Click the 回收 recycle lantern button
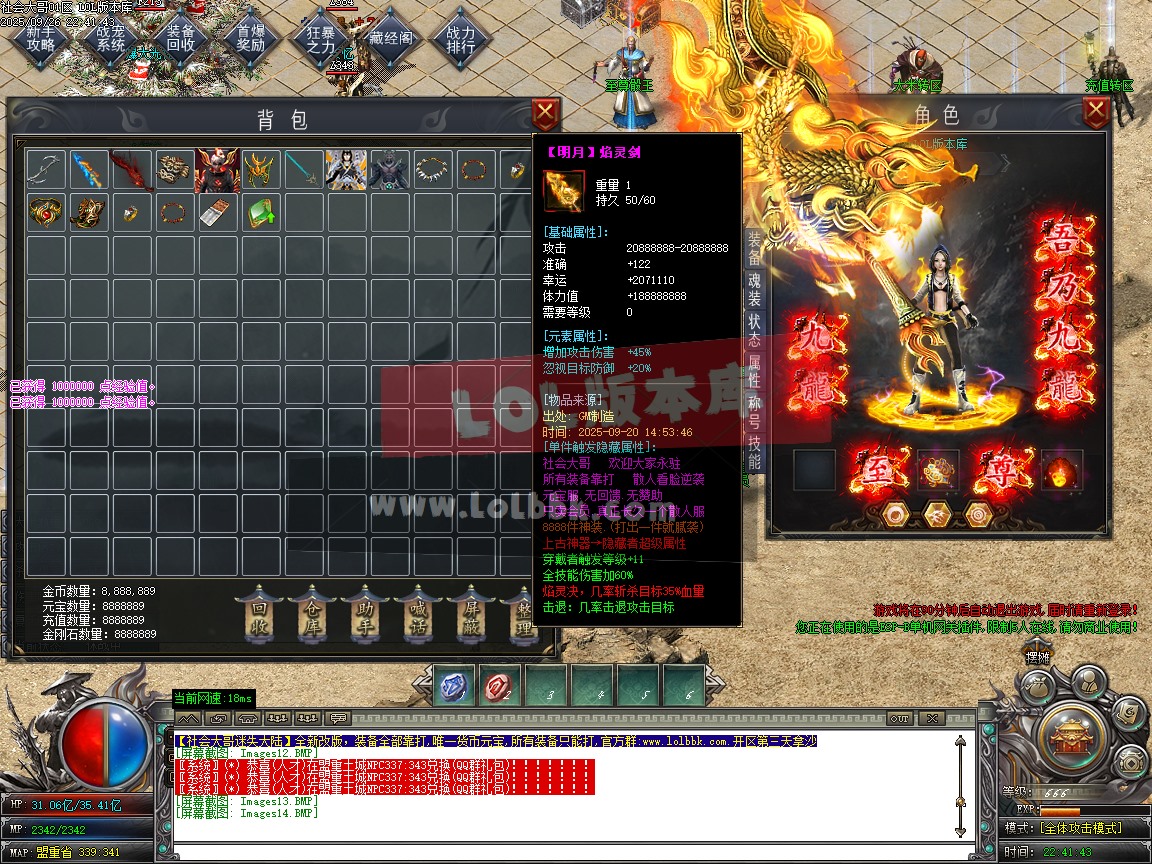The image size is (1152, 864). [x=259, y=616]
